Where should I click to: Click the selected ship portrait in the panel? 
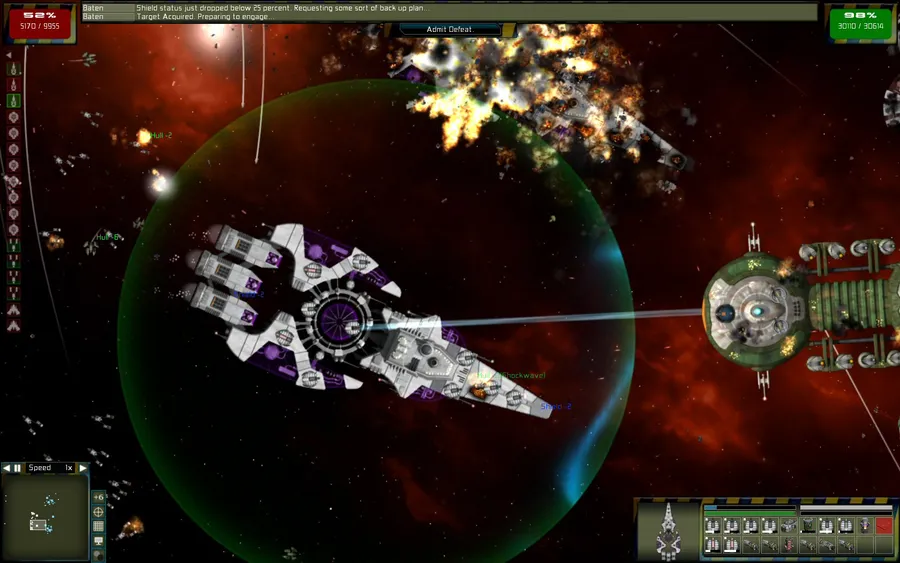coord(668,531)
